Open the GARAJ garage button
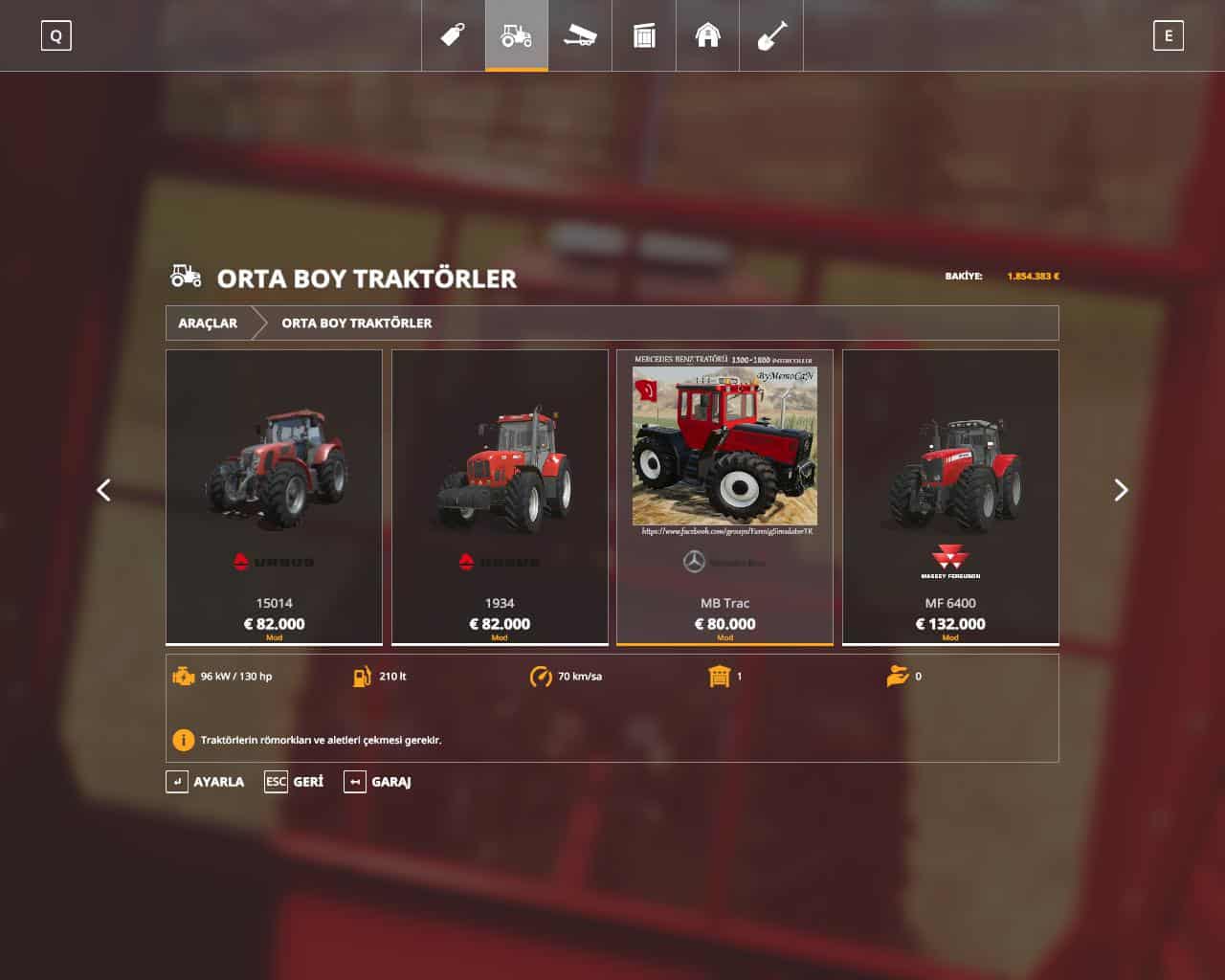 pyautogui.click(x=378, y=782)
